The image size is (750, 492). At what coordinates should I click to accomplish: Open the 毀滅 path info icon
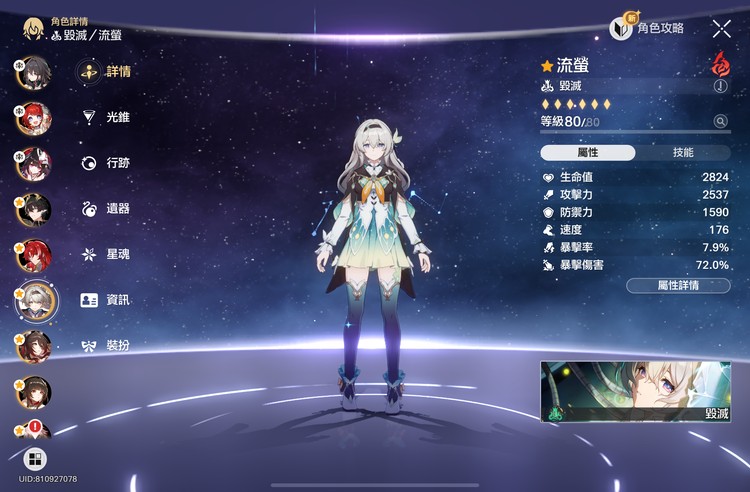tap(719, 87)
